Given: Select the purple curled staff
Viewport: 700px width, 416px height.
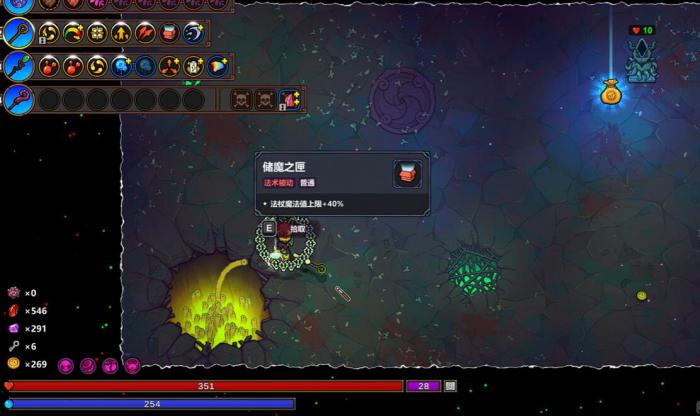Looking at the screenshot, I should click(x=19, y=99).
